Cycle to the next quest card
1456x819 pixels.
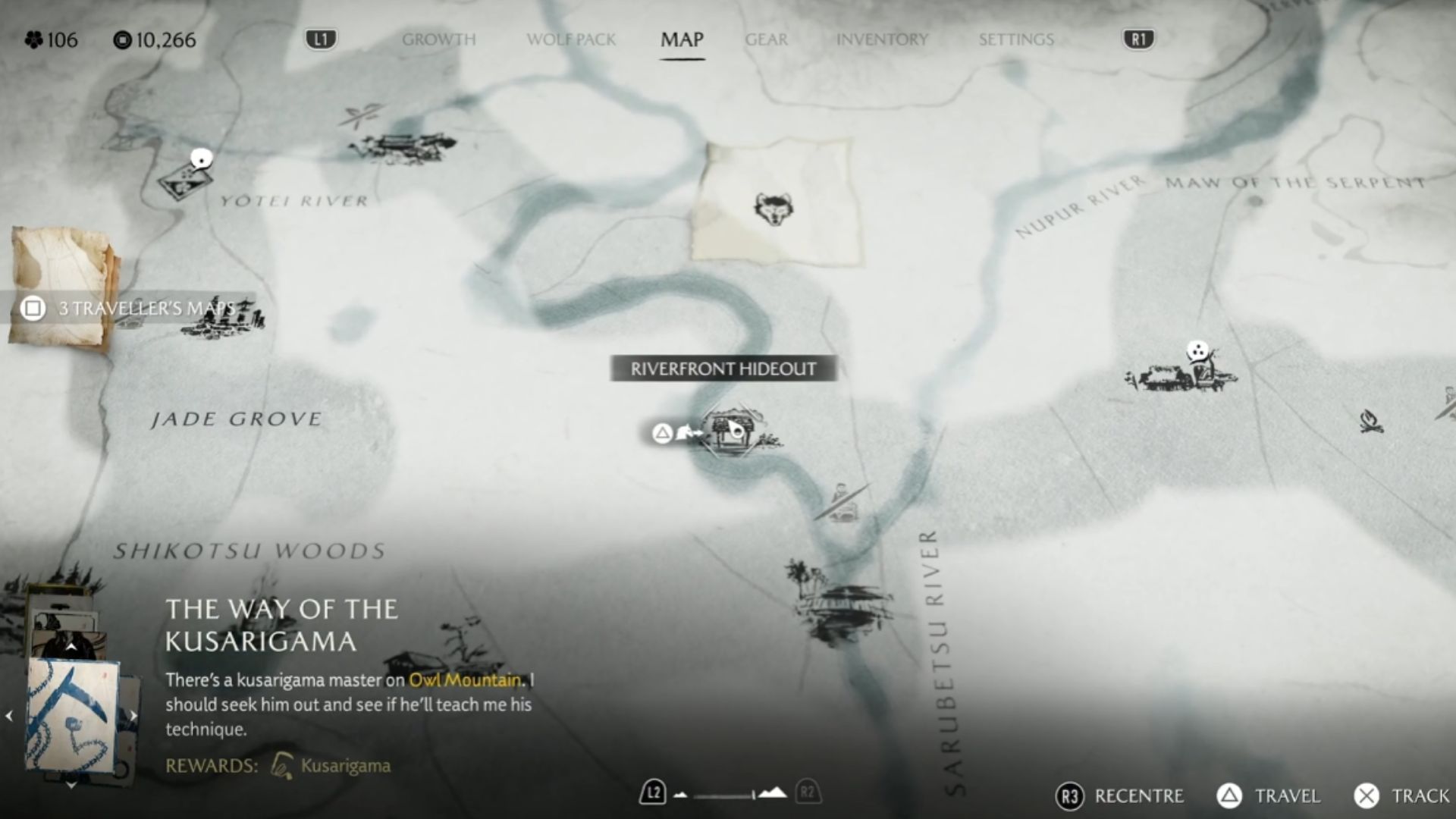[133, 715]
